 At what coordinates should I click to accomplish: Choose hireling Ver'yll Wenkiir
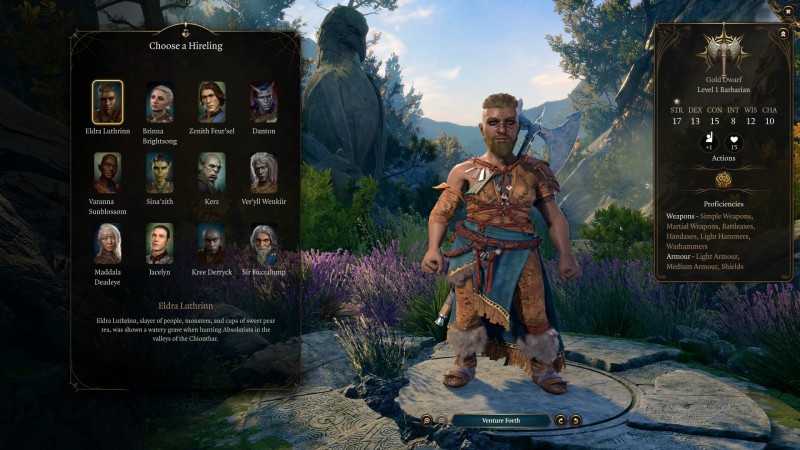[x=263, y=172]
